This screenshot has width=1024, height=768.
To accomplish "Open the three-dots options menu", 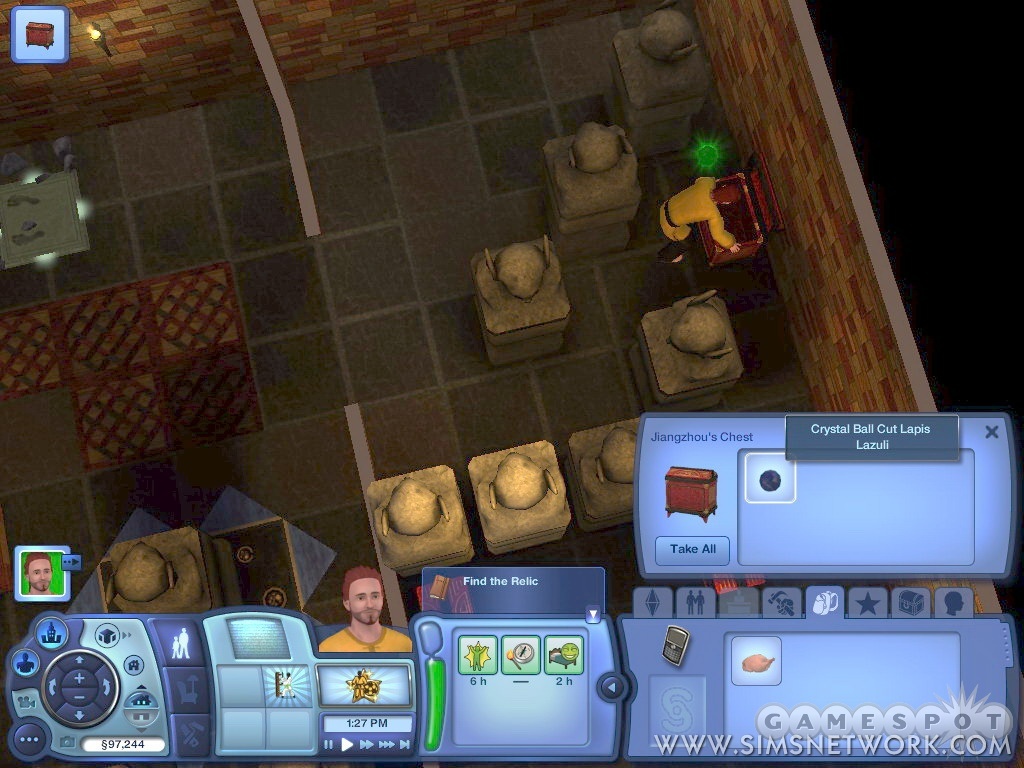I will click(30, 740).
